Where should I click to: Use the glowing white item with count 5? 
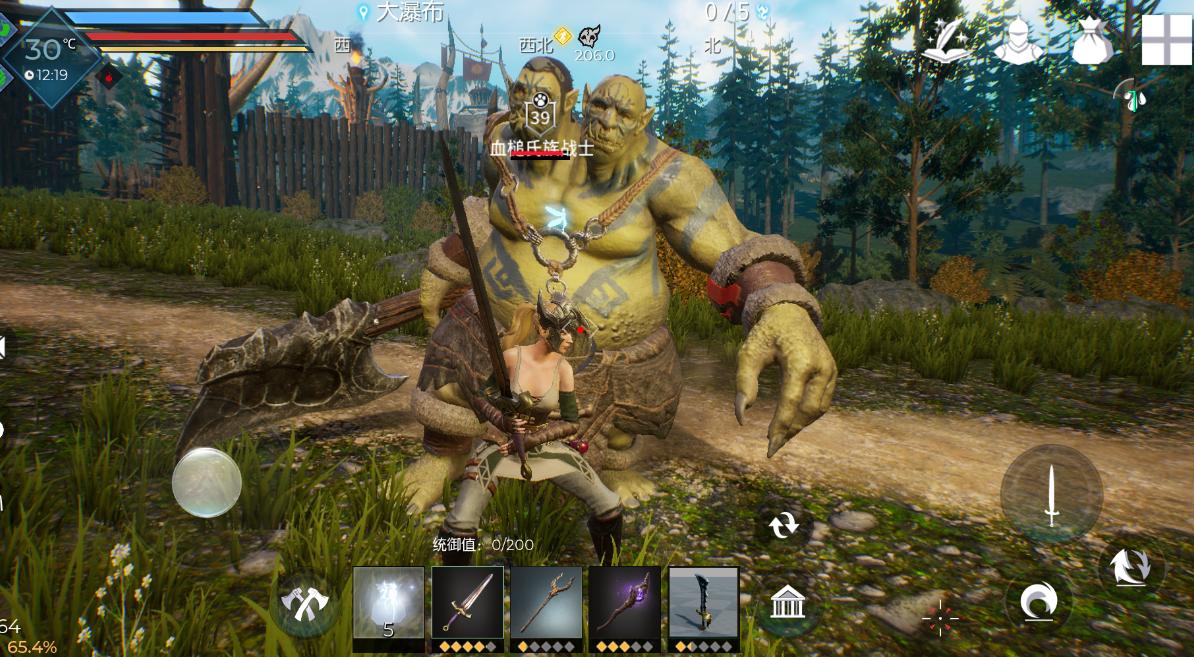[389, 602]
